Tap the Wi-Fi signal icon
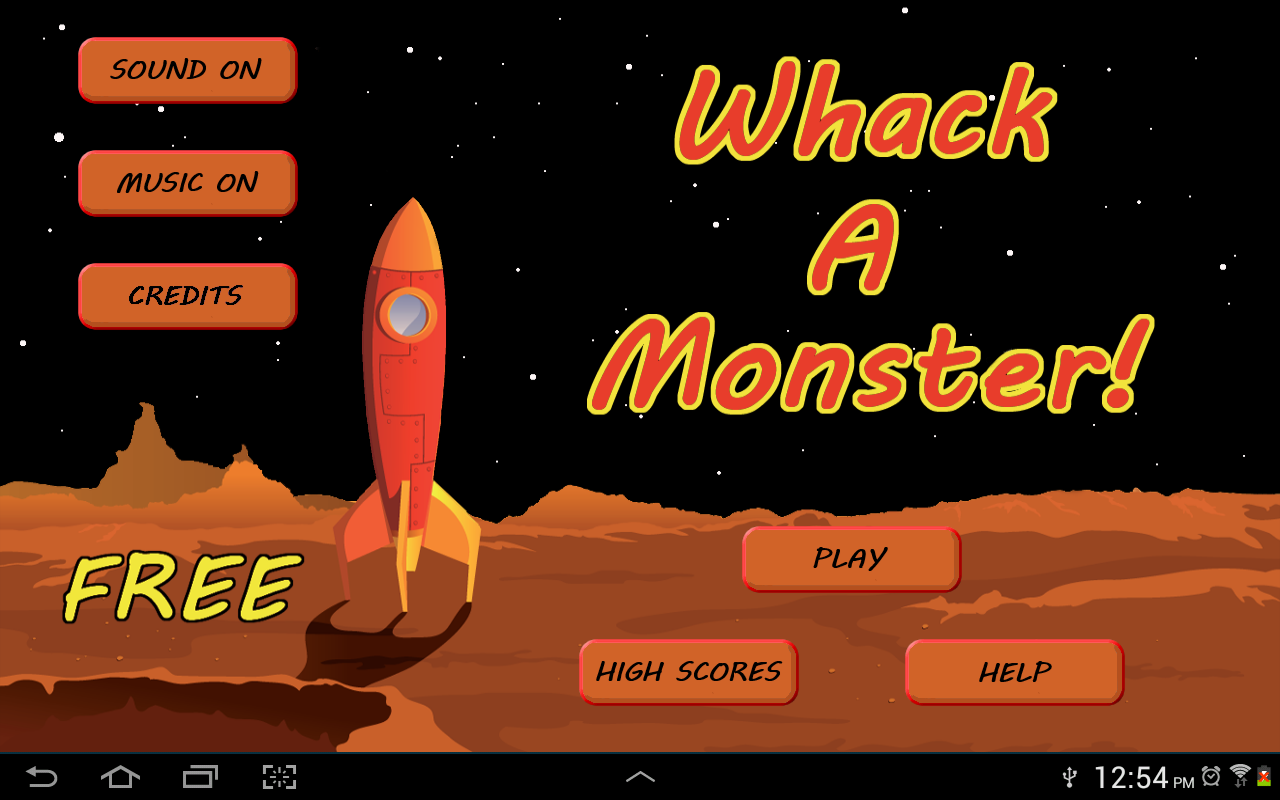This screenshot has width=1280, height=800. click(x=1242, y=769)
